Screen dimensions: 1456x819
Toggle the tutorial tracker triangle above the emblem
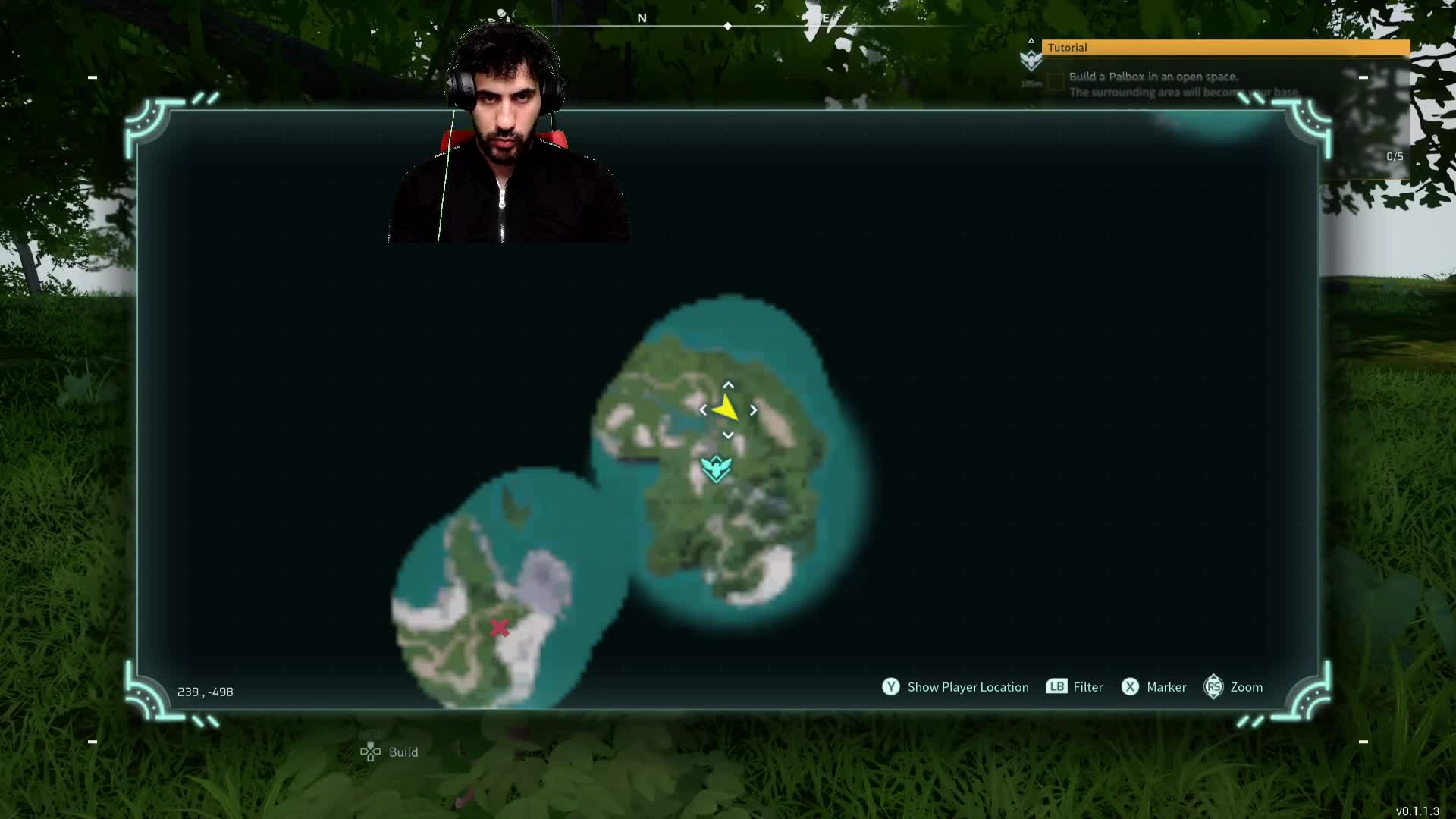click(x=1031, y=39)
